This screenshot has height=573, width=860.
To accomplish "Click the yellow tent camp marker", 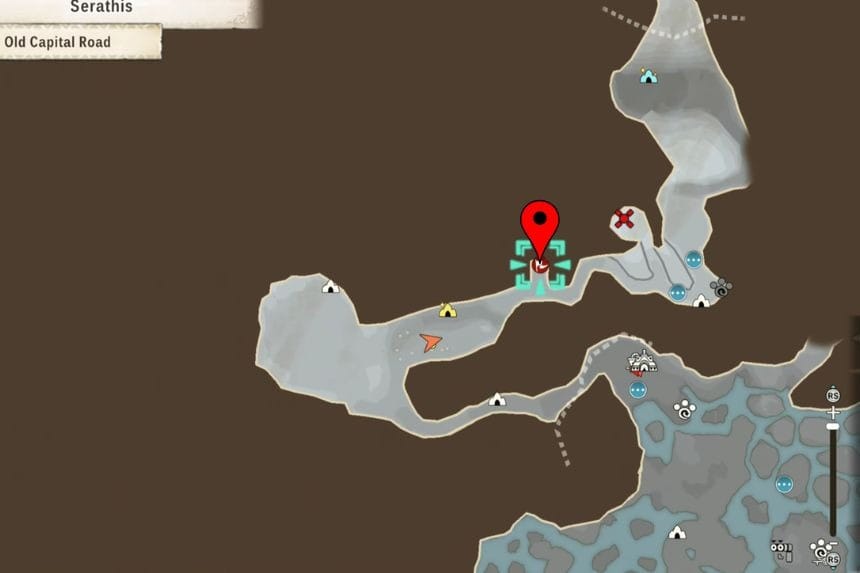I will pyautogui.click(x=447, y=311).
